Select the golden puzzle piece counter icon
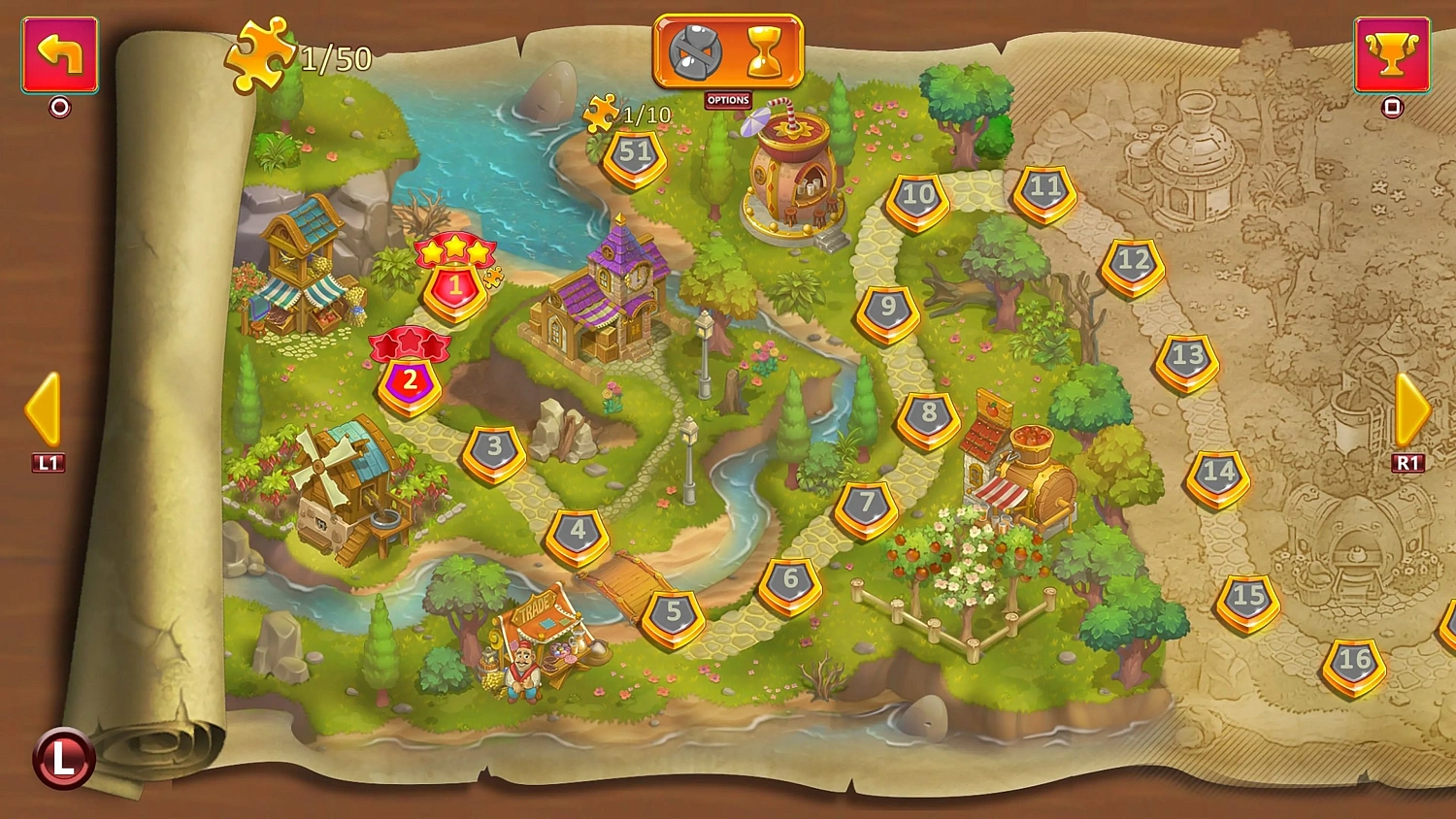1456x819 pixels. 260,56
